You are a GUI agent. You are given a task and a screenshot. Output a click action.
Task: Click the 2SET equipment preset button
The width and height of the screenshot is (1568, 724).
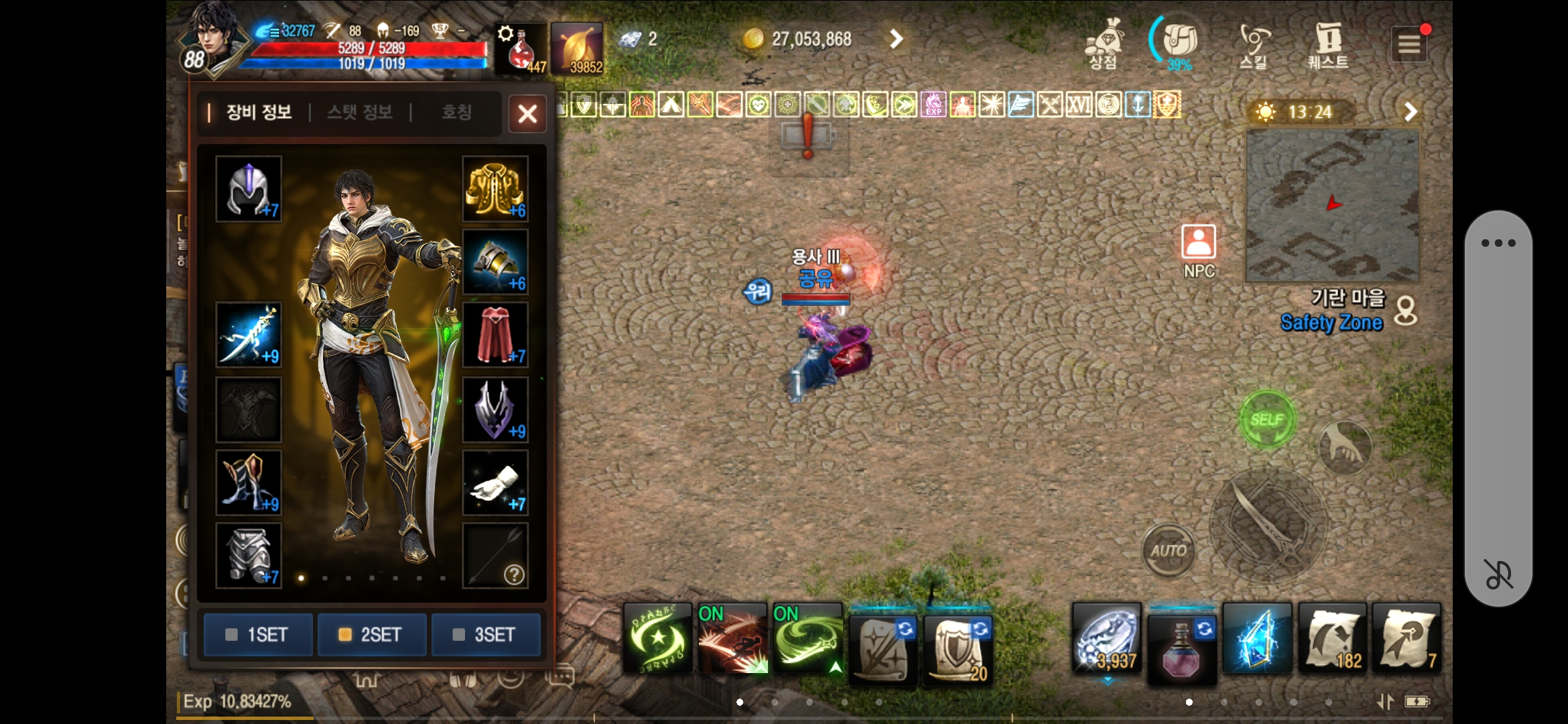371,634
